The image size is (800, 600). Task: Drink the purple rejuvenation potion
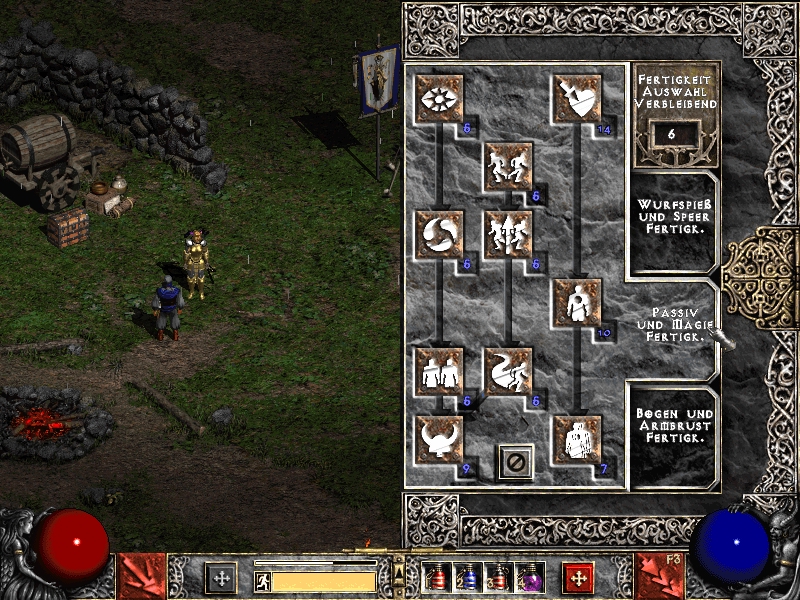click(x=530, y=578)
